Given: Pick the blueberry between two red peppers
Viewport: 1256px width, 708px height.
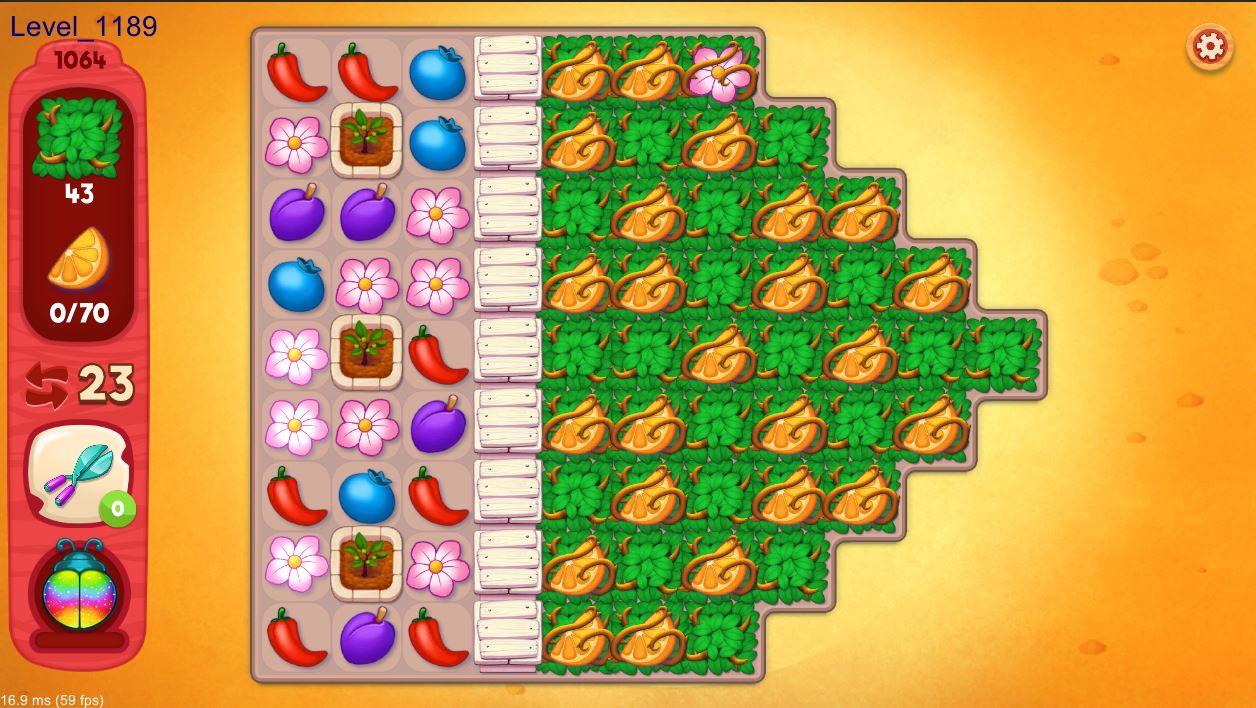Looking at the screenshot, I should pyautogui.click(x=366, y=496).
